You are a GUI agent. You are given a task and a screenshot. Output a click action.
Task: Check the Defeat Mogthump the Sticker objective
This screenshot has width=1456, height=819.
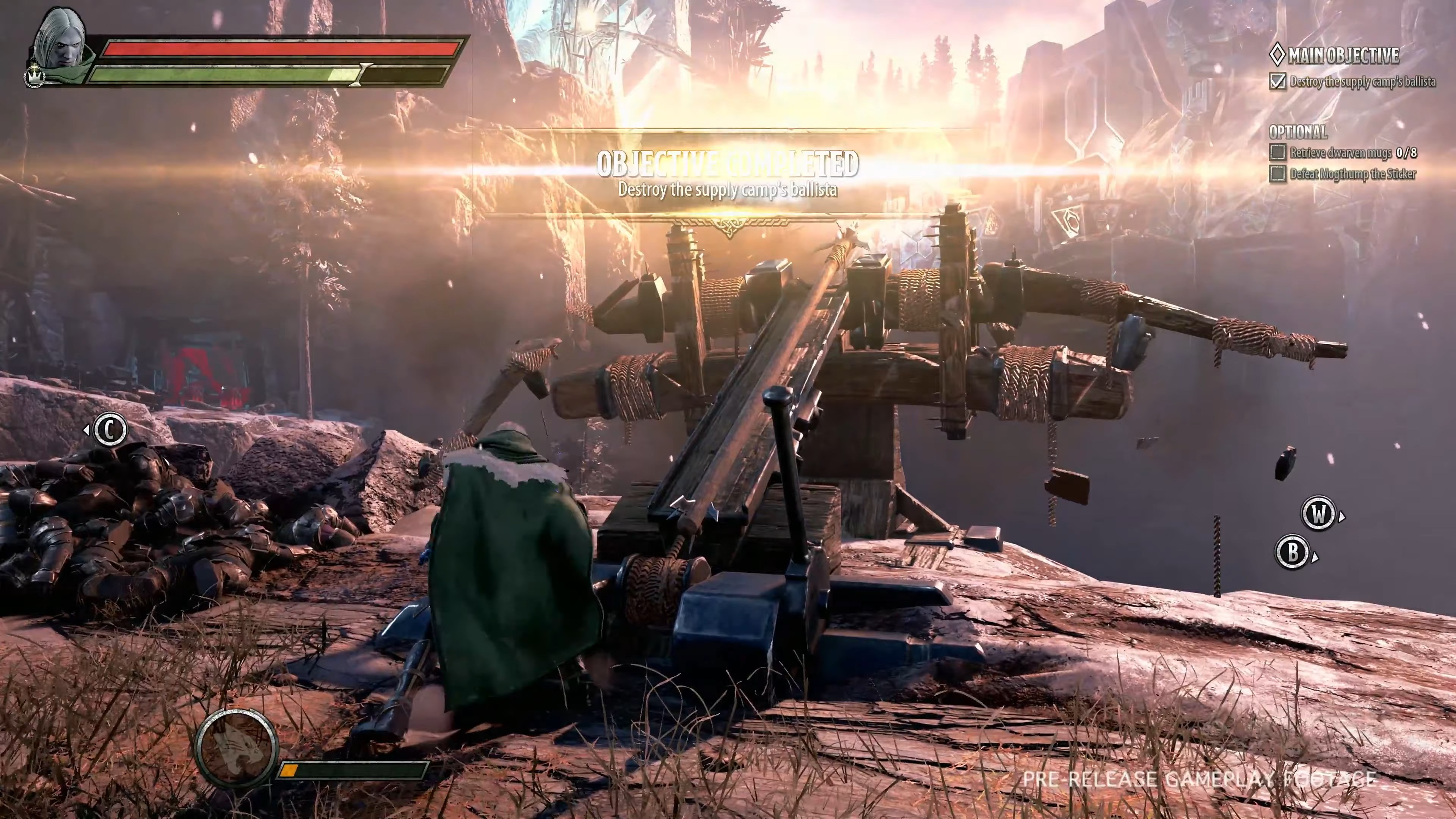1278,174
